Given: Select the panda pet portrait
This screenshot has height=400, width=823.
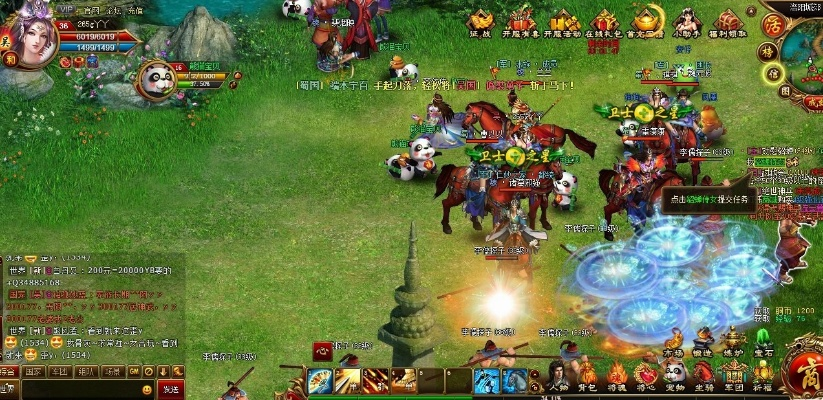Looking at the screenshot, I should pyautogui.click(x=156, y=82).
